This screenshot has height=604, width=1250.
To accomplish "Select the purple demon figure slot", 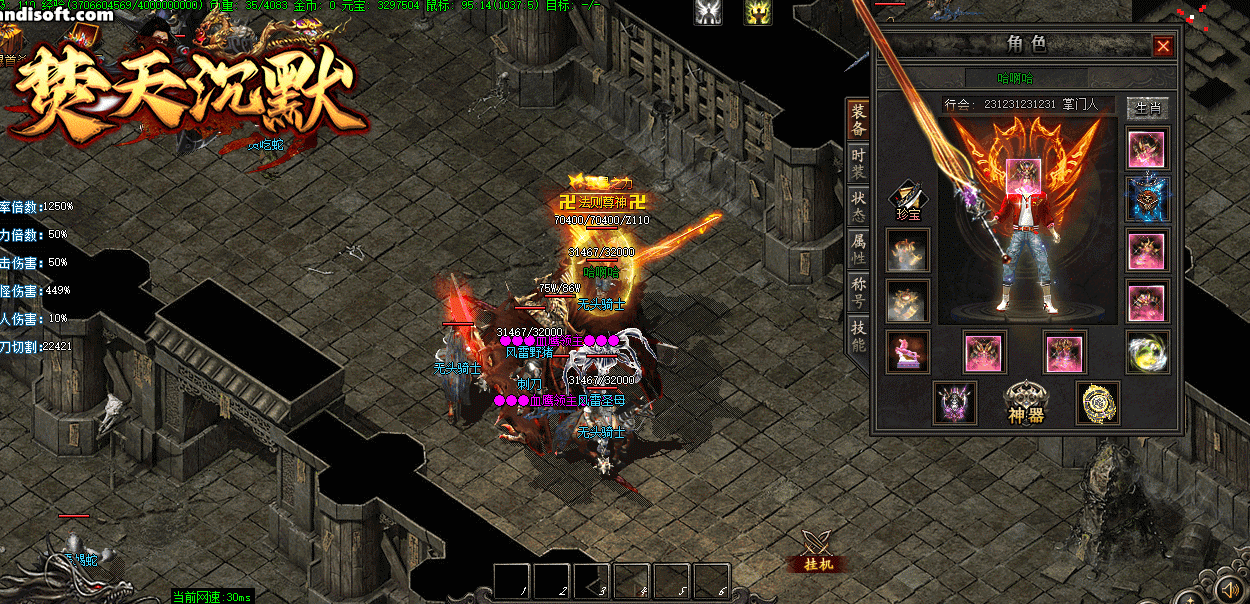I will (955, 402).
